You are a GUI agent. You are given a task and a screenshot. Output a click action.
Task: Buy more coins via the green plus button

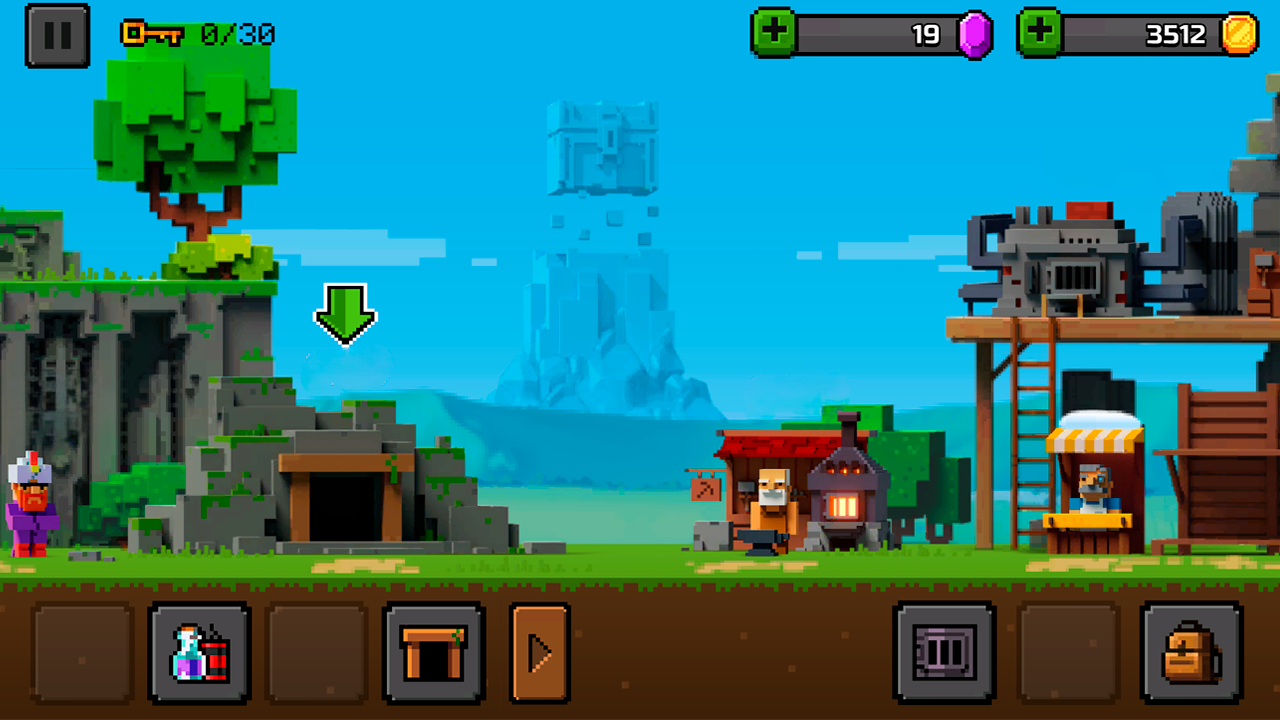coord(1040,35)
